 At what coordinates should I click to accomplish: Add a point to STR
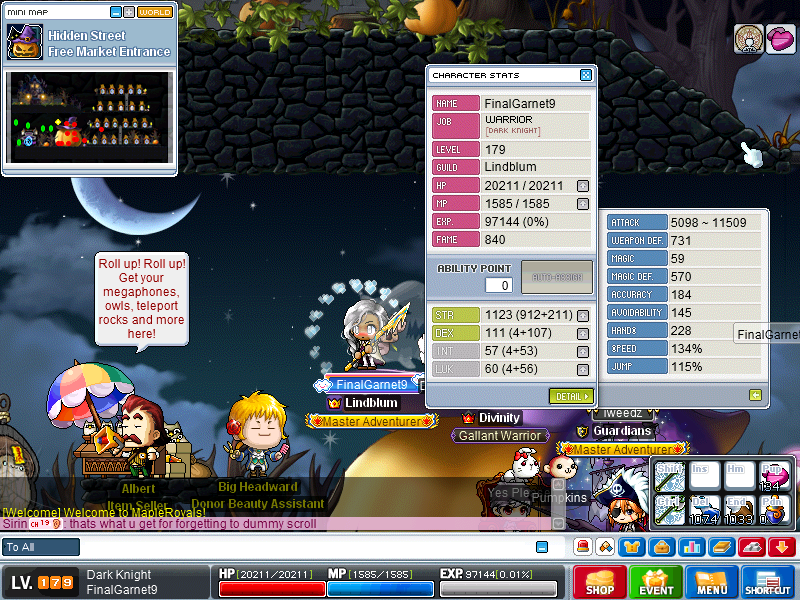tap(583, 316)
